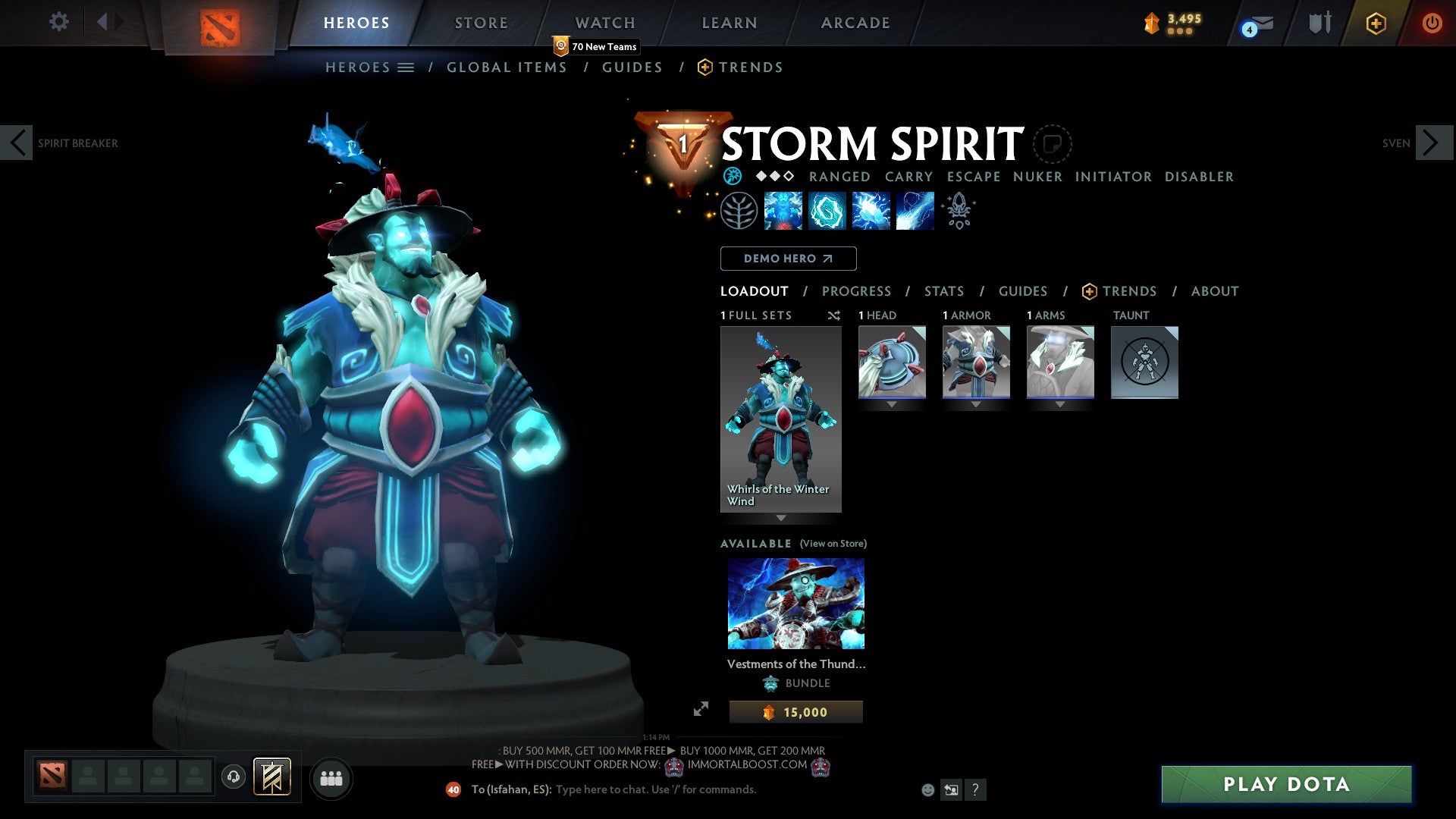Open the ARCADE menu item
The height and width of the screenshot is (819, 1456).
point(855,23)
